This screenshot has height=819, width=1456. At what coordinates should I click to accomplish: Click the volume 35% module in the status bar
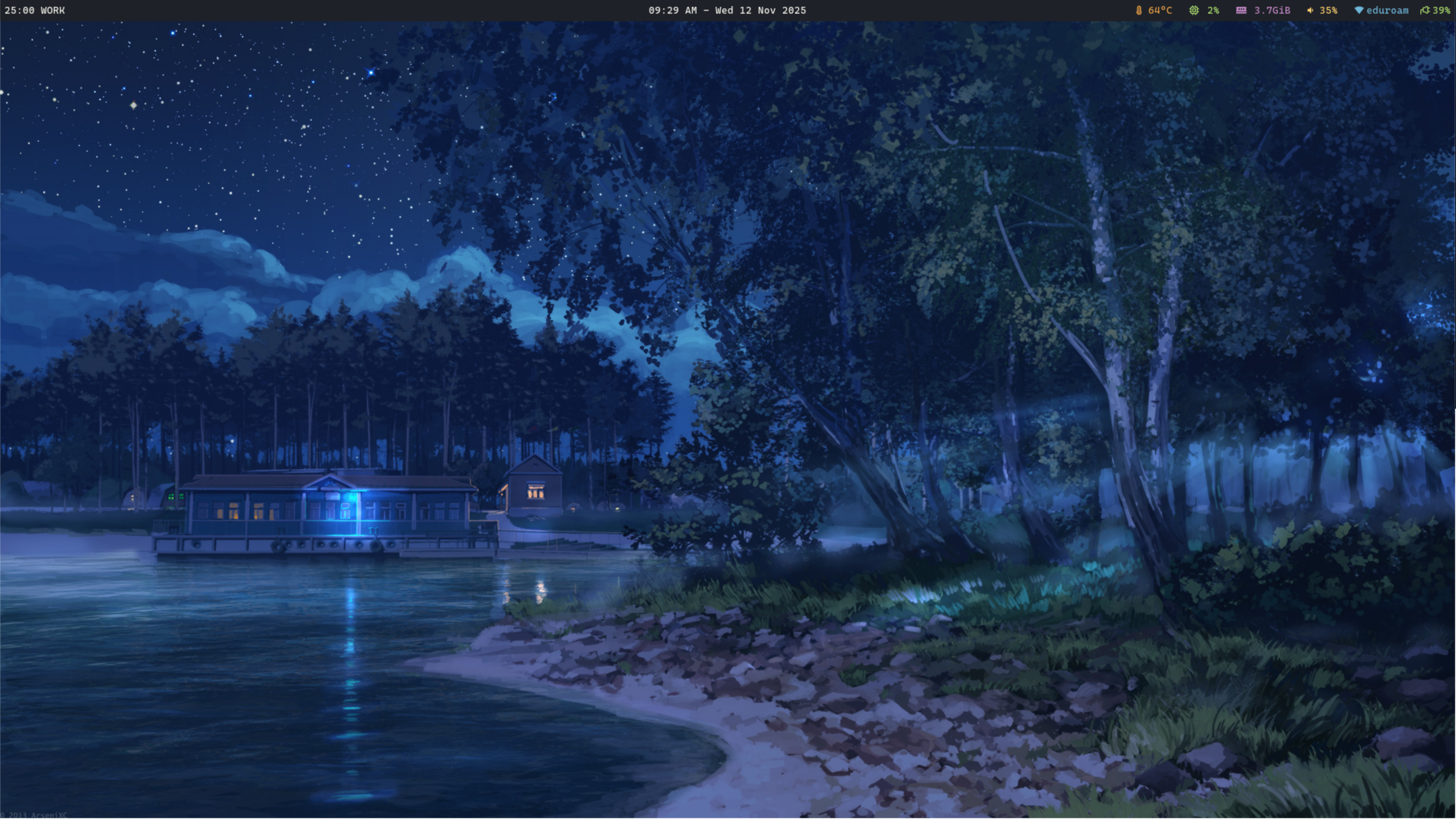point(1322,10)
